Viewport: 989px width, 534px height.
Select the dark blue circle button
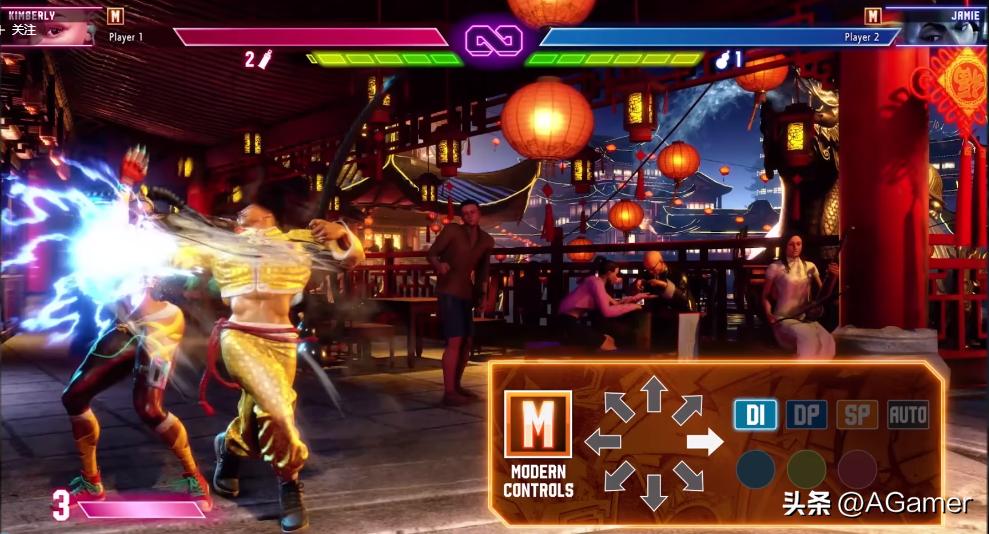pos(755,469)
